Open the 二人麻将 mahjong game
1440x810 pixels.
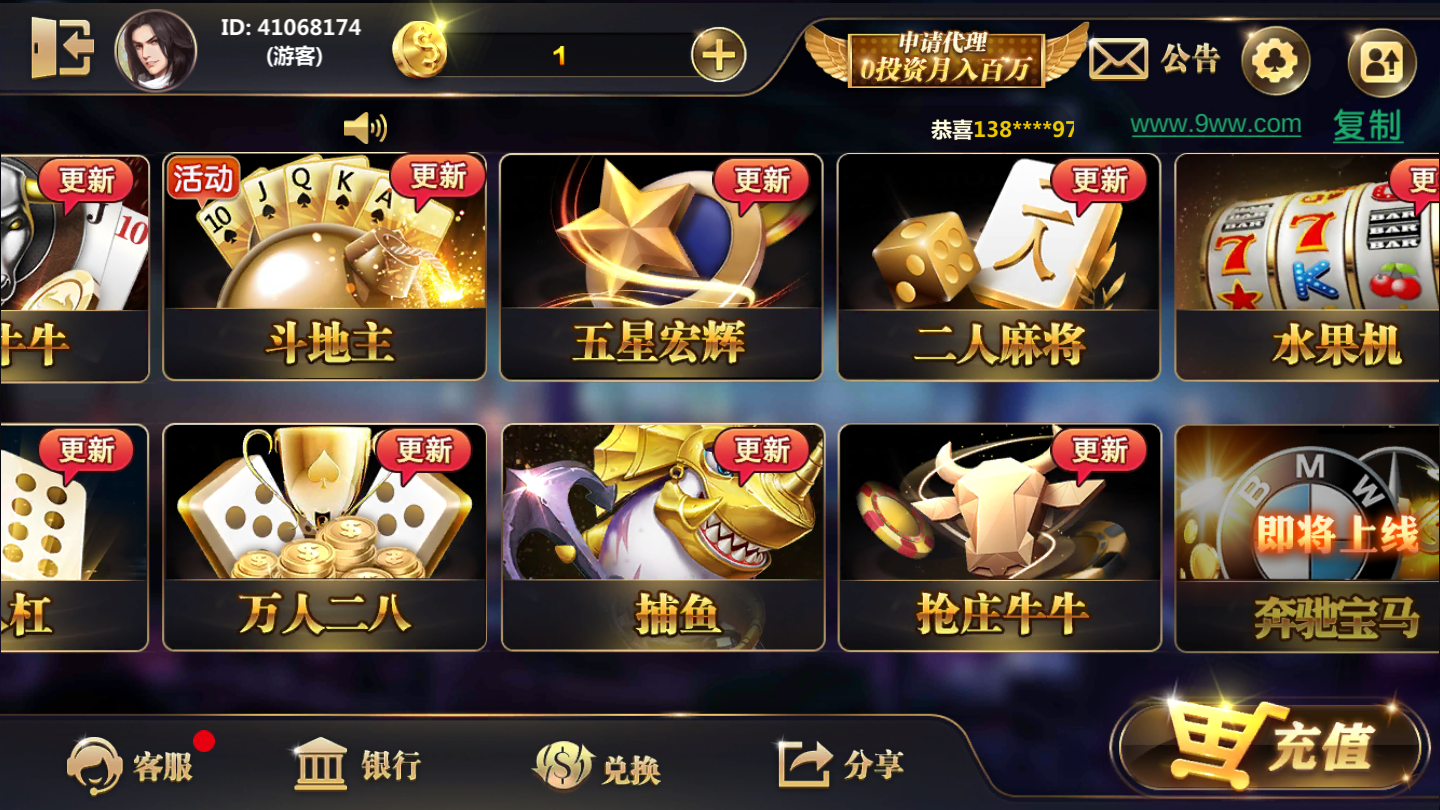pyautogui.click(x=998, y=265)
